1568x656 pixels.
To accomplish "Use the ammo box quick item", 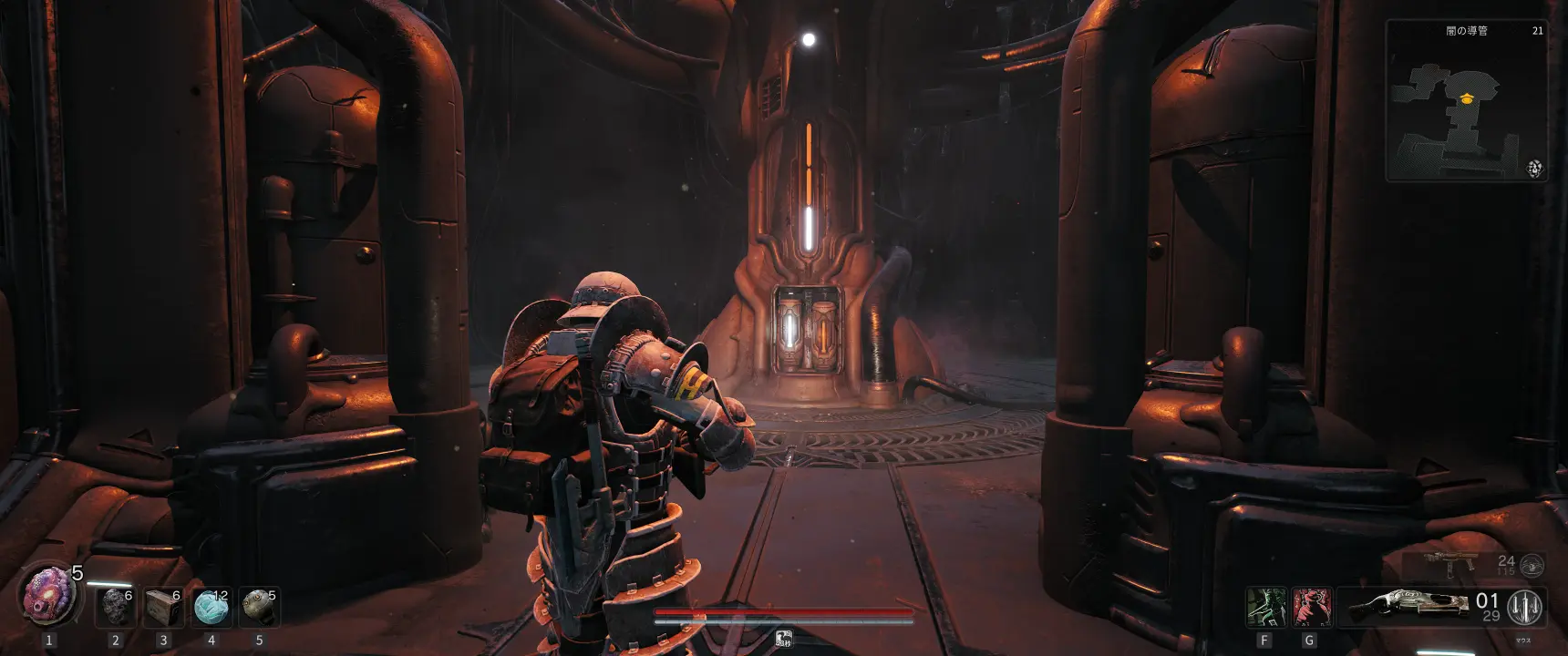I will [164, 606].
